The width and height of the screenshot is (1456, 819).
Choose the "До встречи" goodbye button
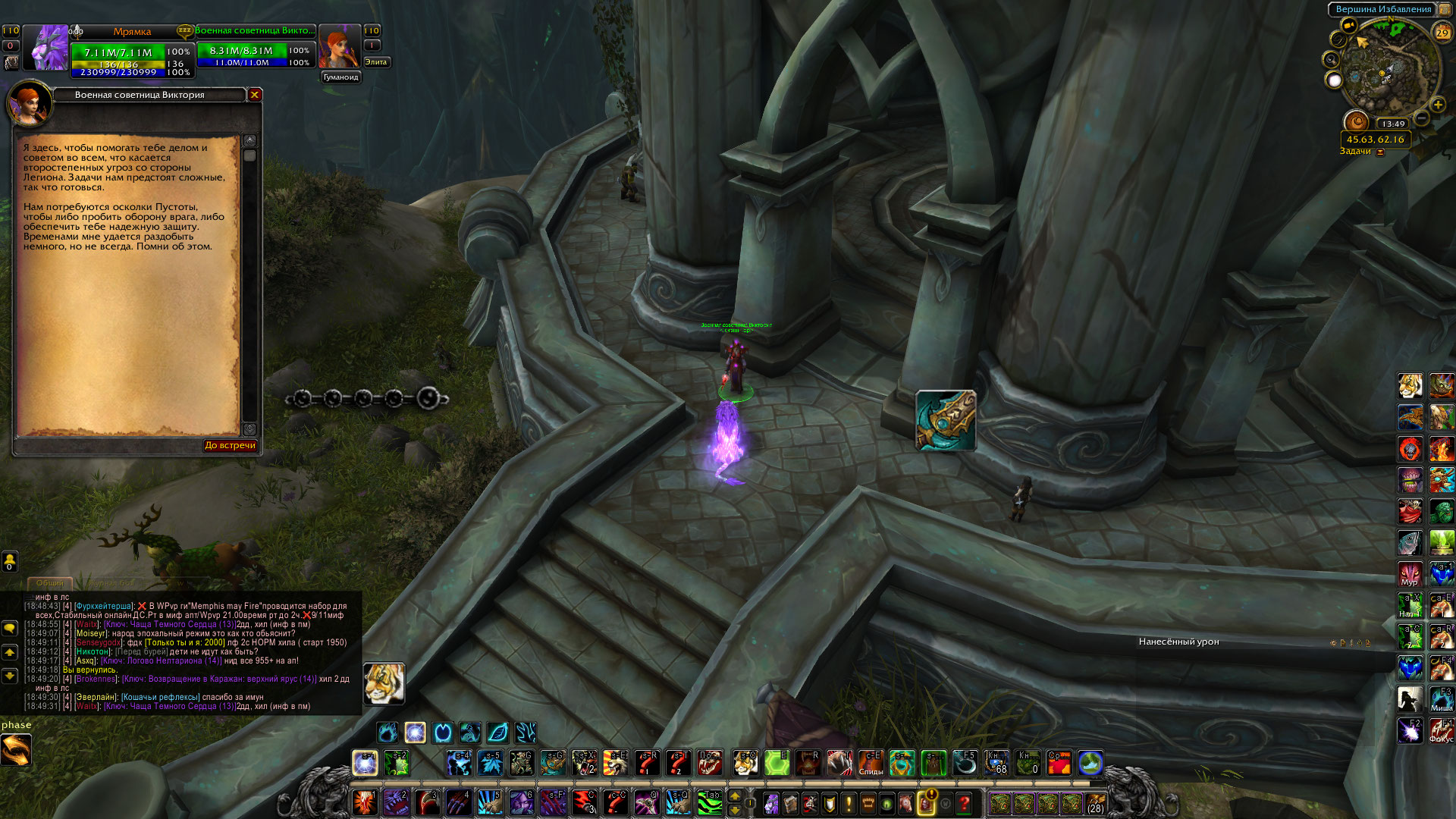230,445
